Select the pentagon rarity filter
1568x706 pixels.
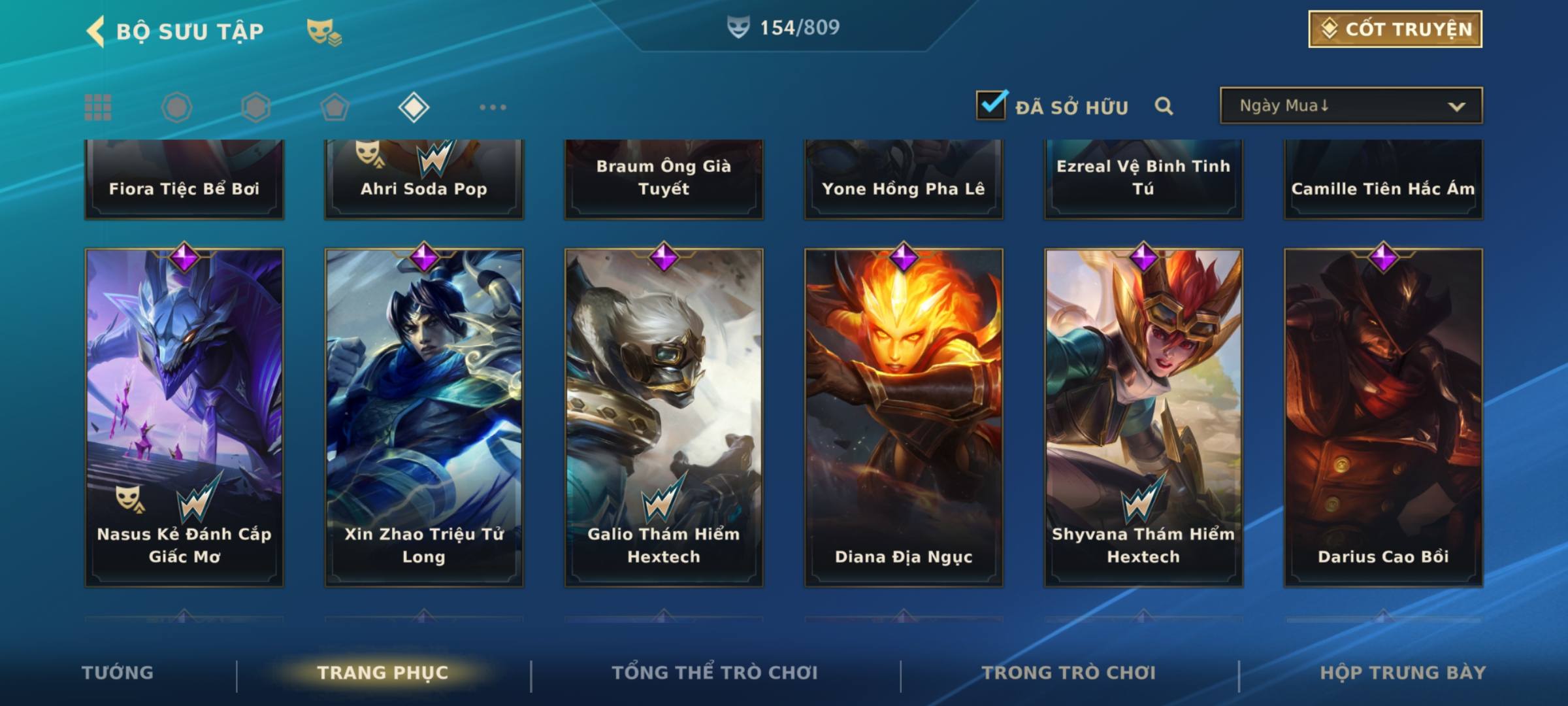(335, 107)
